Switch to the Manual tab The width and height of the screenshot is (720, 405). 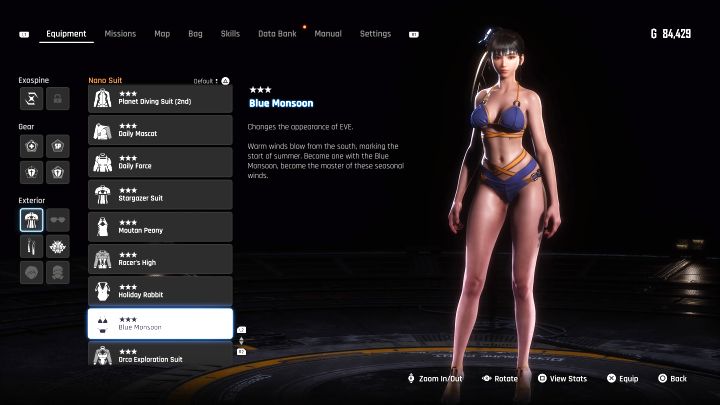328,34
